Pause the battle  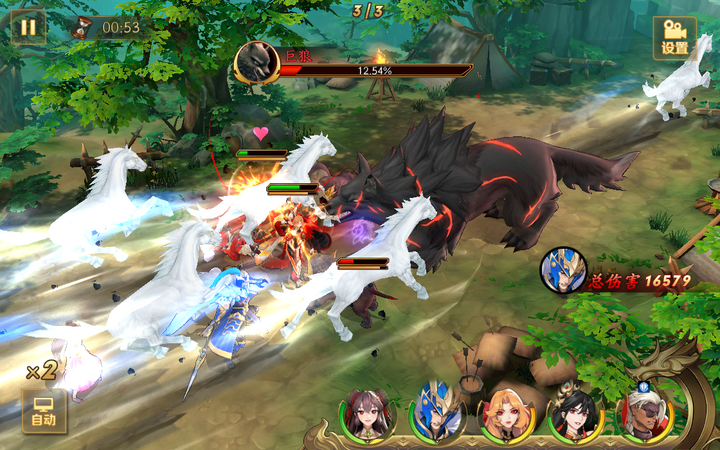click(27, 26)
